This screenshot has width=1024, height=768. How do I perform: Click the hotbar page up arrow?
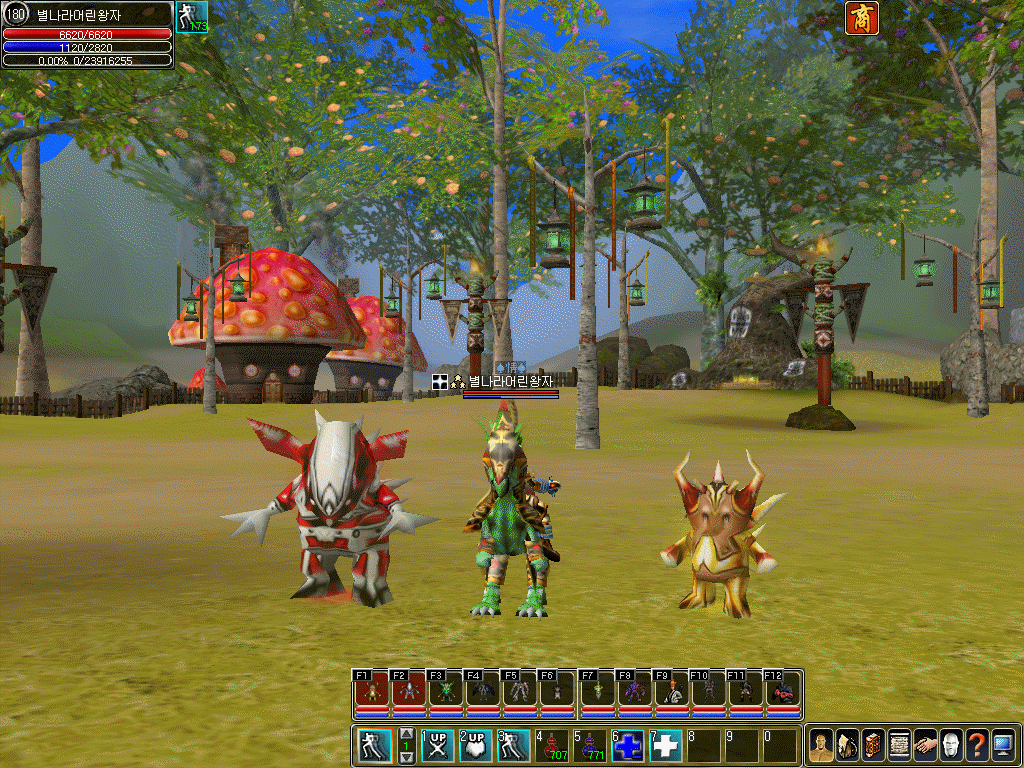406,735
